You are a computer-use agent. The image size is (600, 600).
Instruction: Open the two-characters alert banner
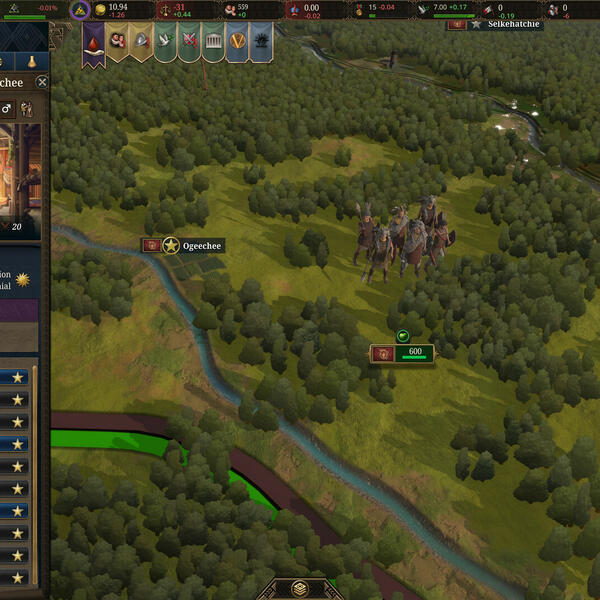(118, 42)
